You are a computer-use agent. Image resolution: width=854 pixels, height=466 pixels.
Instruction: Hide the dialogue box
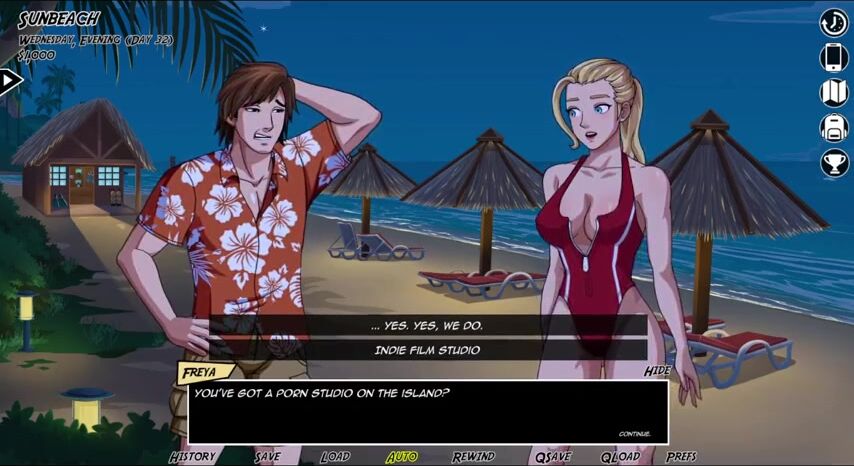tap(657, 370)
